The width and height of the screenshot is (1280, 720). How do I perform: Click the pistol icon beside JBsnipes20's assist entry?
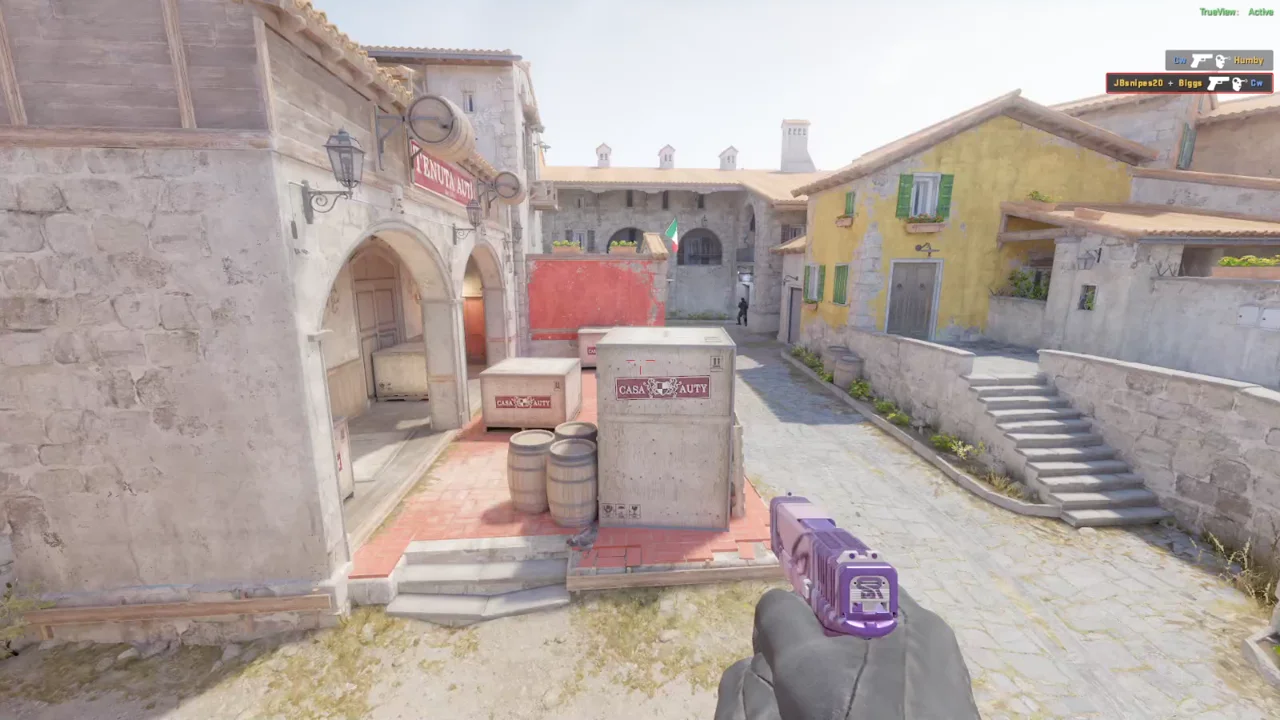click(1218, 83)
